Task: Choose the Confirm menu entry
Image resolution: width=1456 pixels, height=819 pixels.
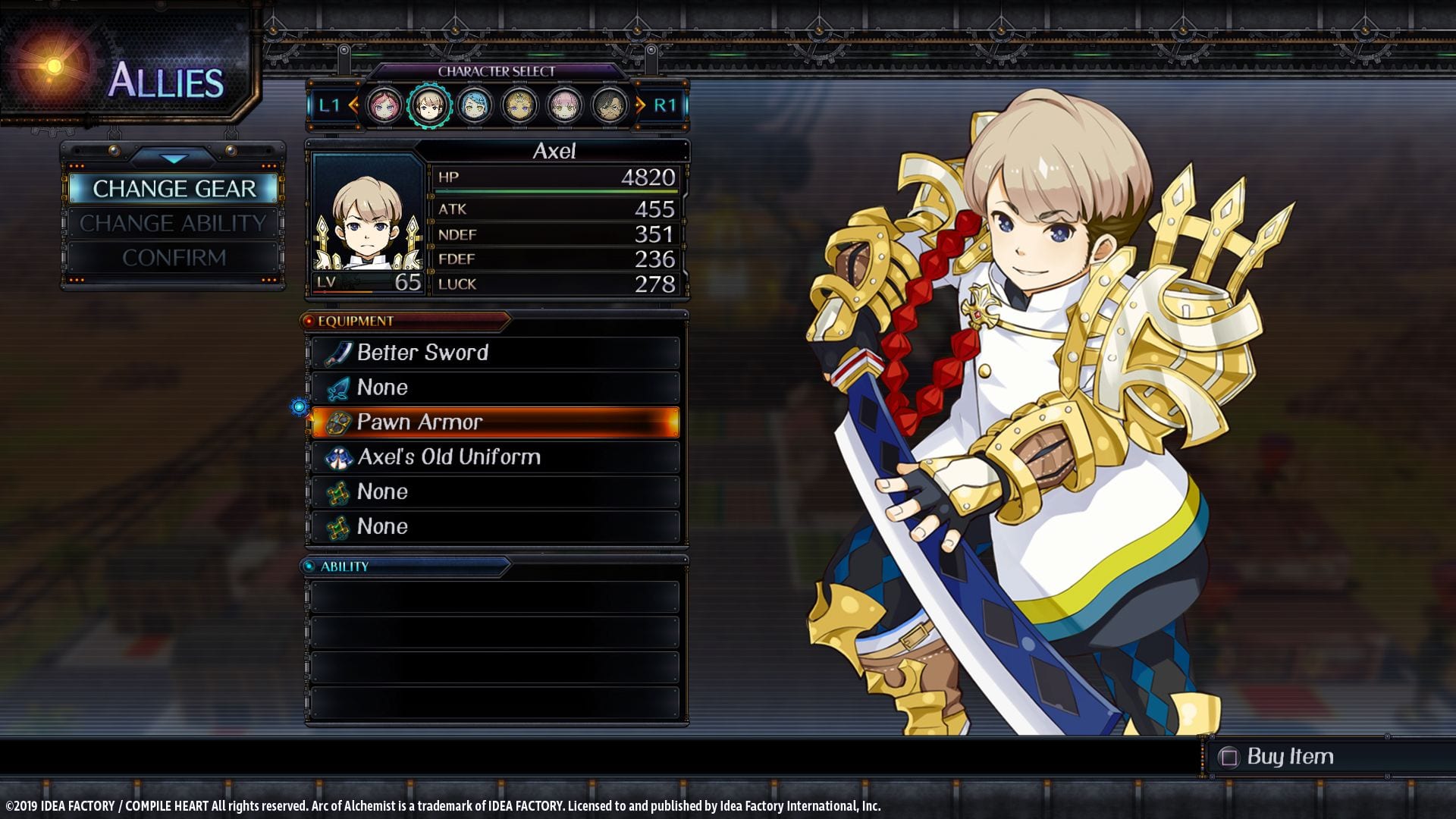Action: click(174, 258)
